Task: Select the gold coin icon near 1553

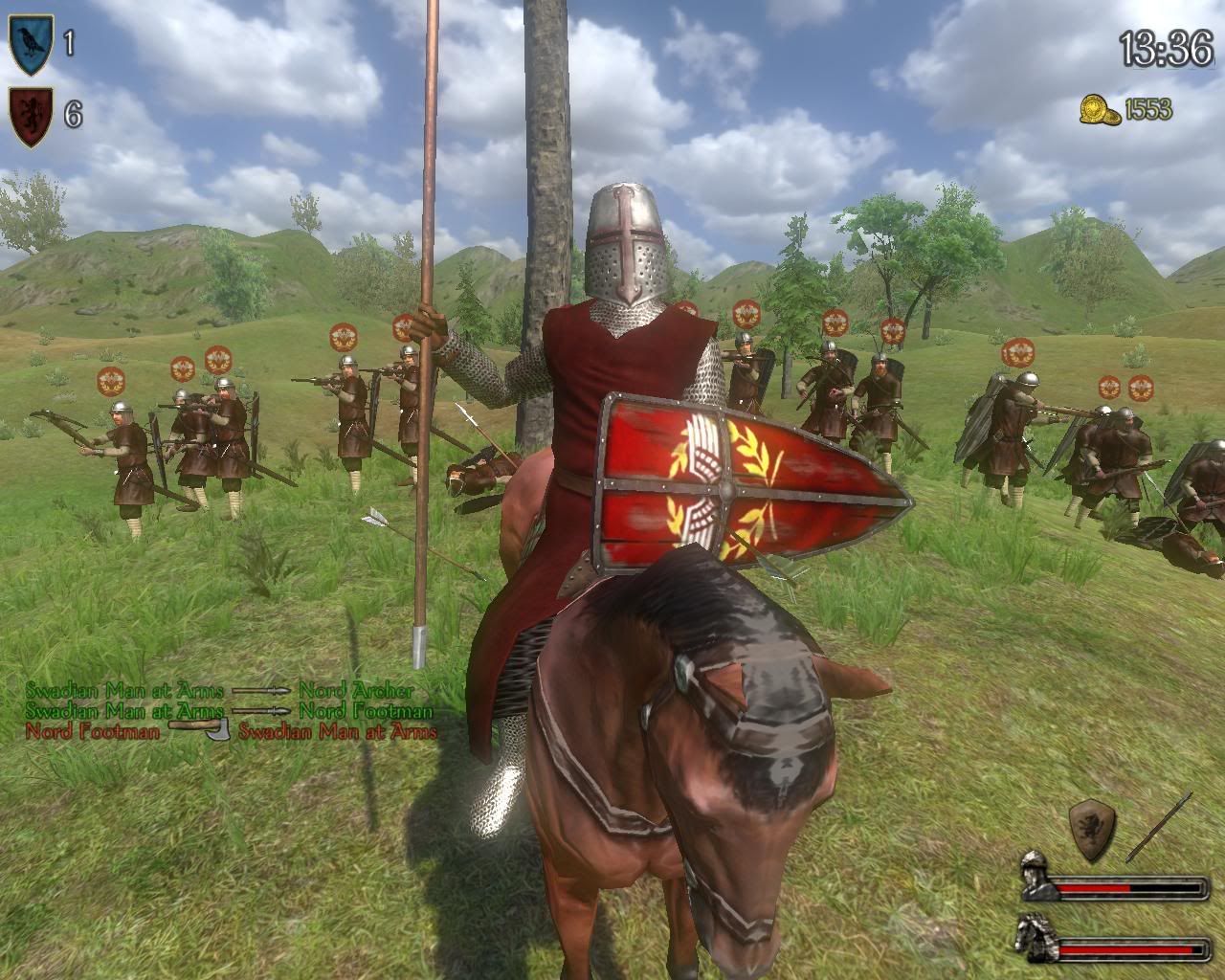Action: [x=1099, y=110]
